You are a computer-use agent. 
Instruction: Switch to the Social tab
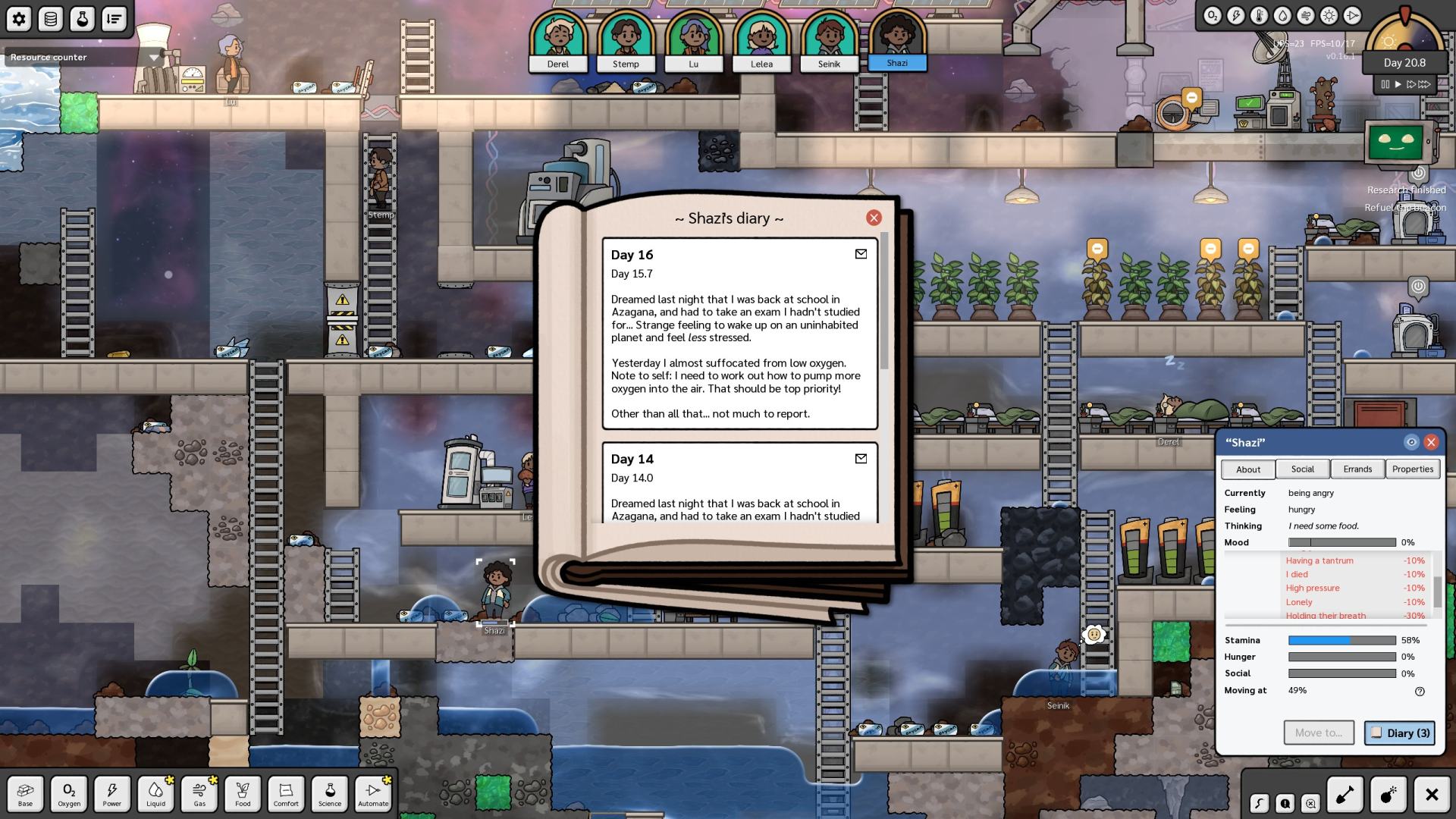pos(1302,469)
